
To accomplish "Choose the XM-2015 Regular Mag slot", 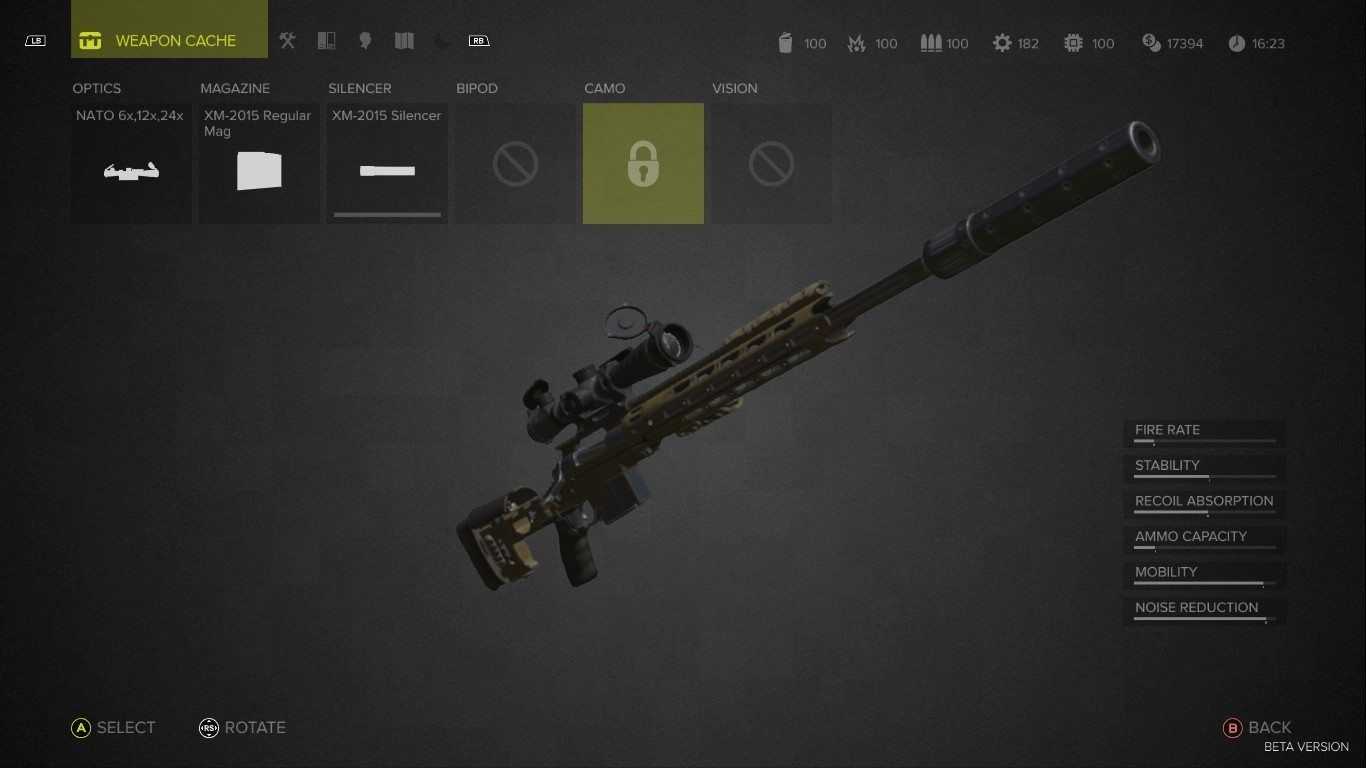I will (x=259, y=164).
